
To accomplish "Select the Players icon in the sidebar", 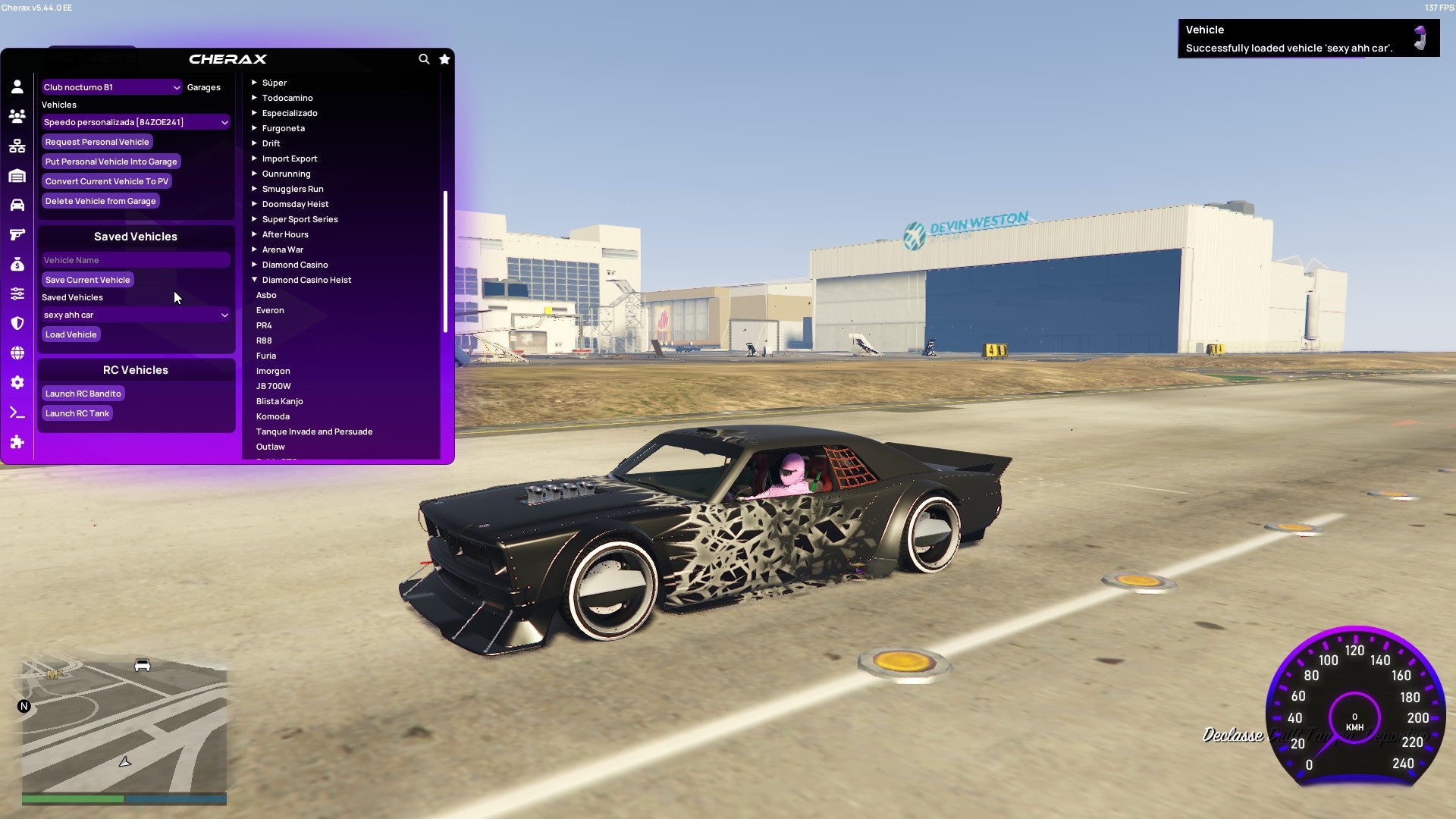I will click(17, 115).
